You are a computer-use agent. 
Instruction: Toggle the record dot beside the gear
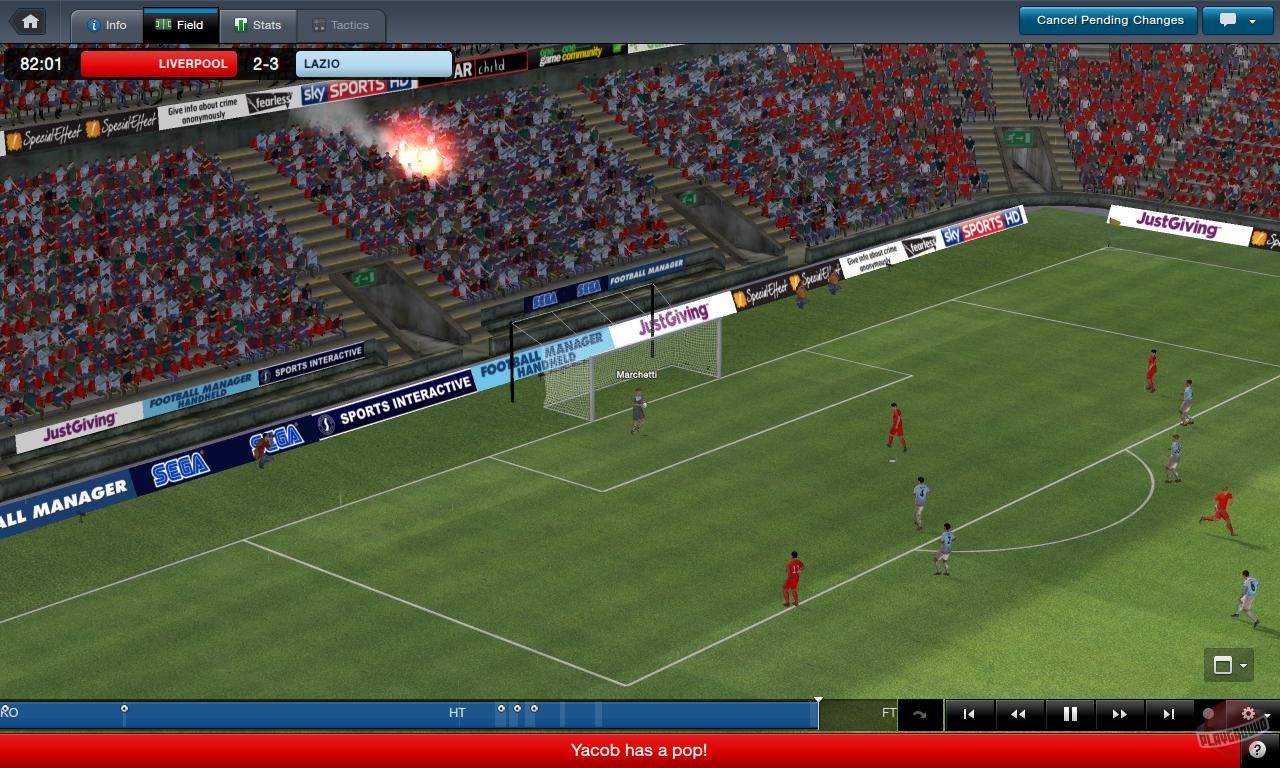click(x=1208, y=713)
